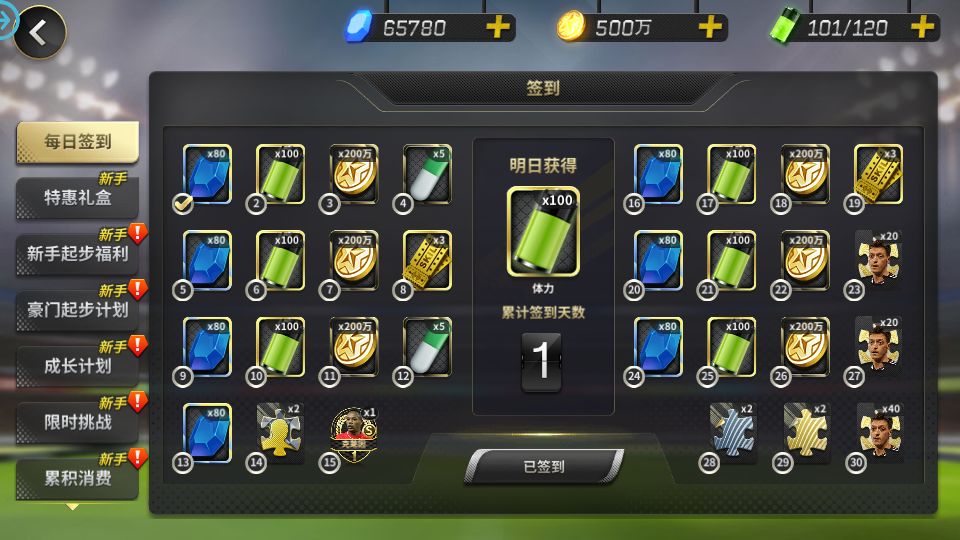Open the 累积消费 tab
Screen dimensions: 960x540
[77, 478]
